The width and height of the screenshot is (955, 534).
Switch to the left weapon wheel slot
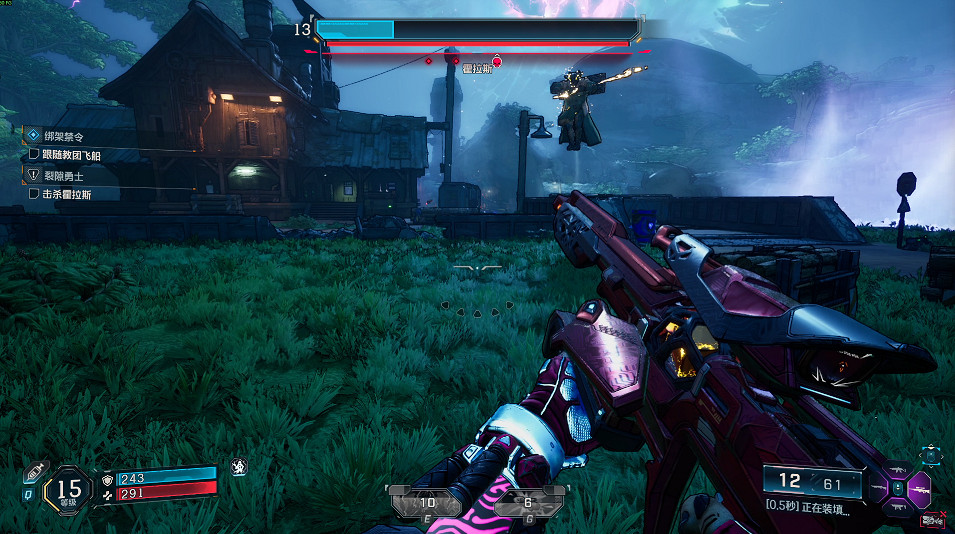point(877,488)
